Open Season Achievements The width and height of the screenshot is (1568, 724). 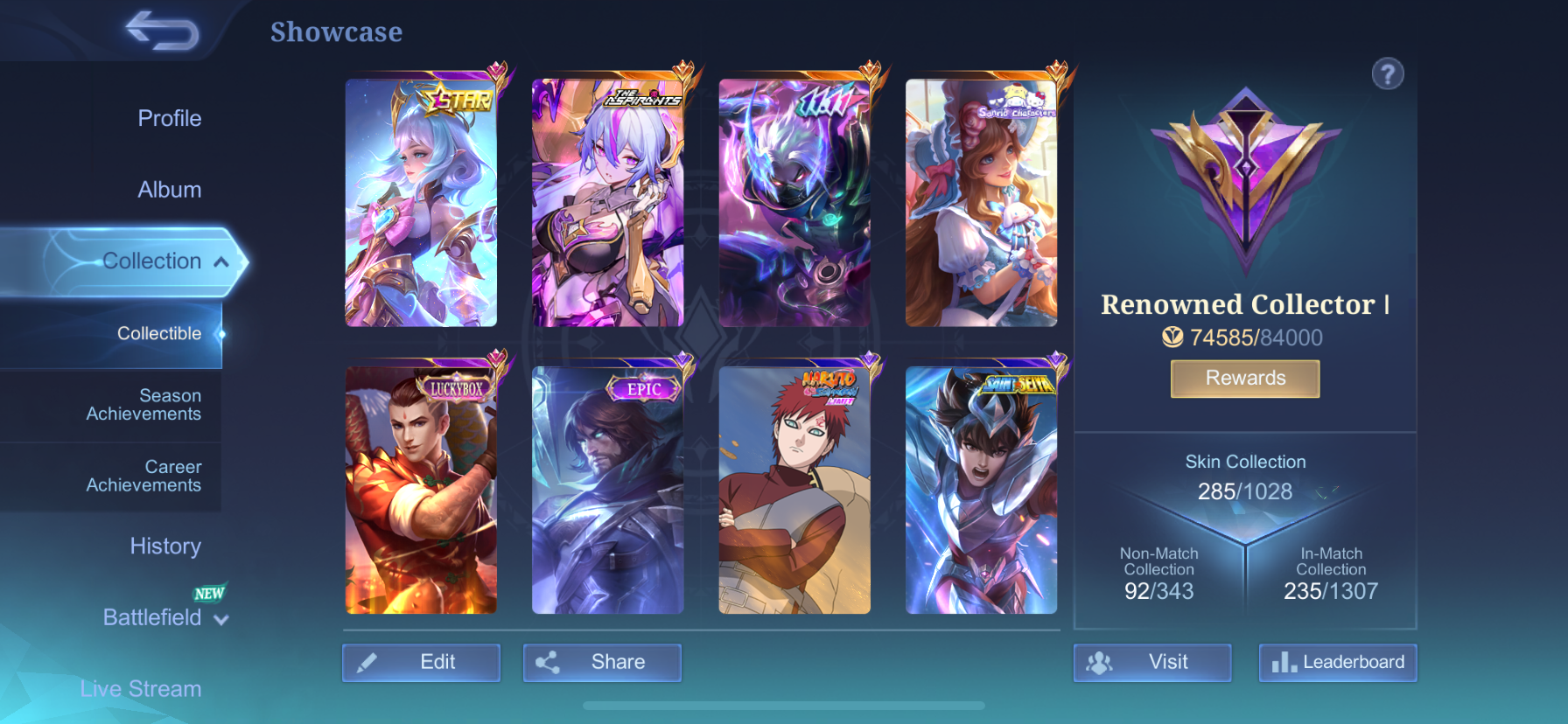tap(143, 405)
